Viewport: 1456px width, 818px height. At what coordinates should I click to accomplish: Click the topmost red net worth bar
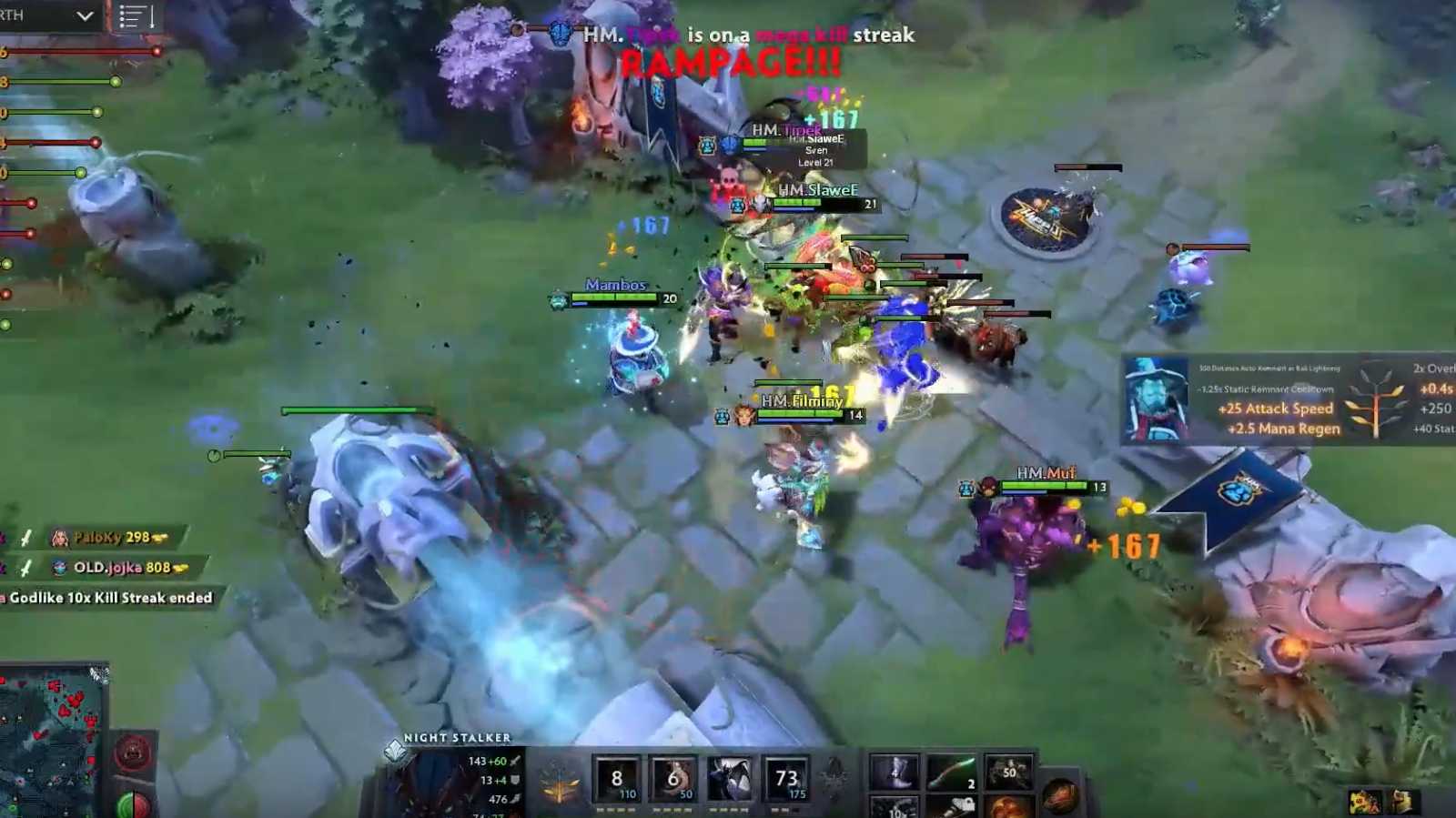[55, 51]
